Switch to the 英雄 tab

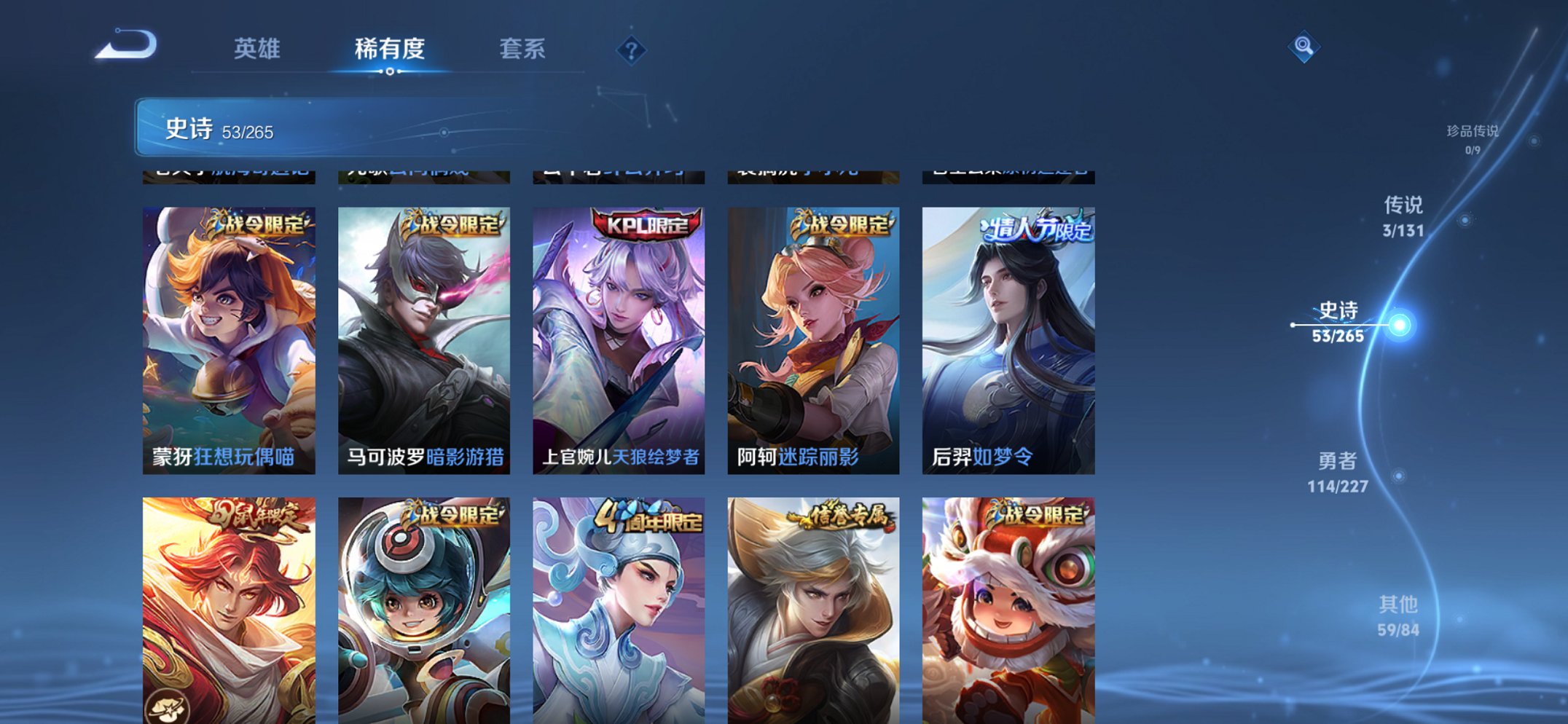(256, 49)
